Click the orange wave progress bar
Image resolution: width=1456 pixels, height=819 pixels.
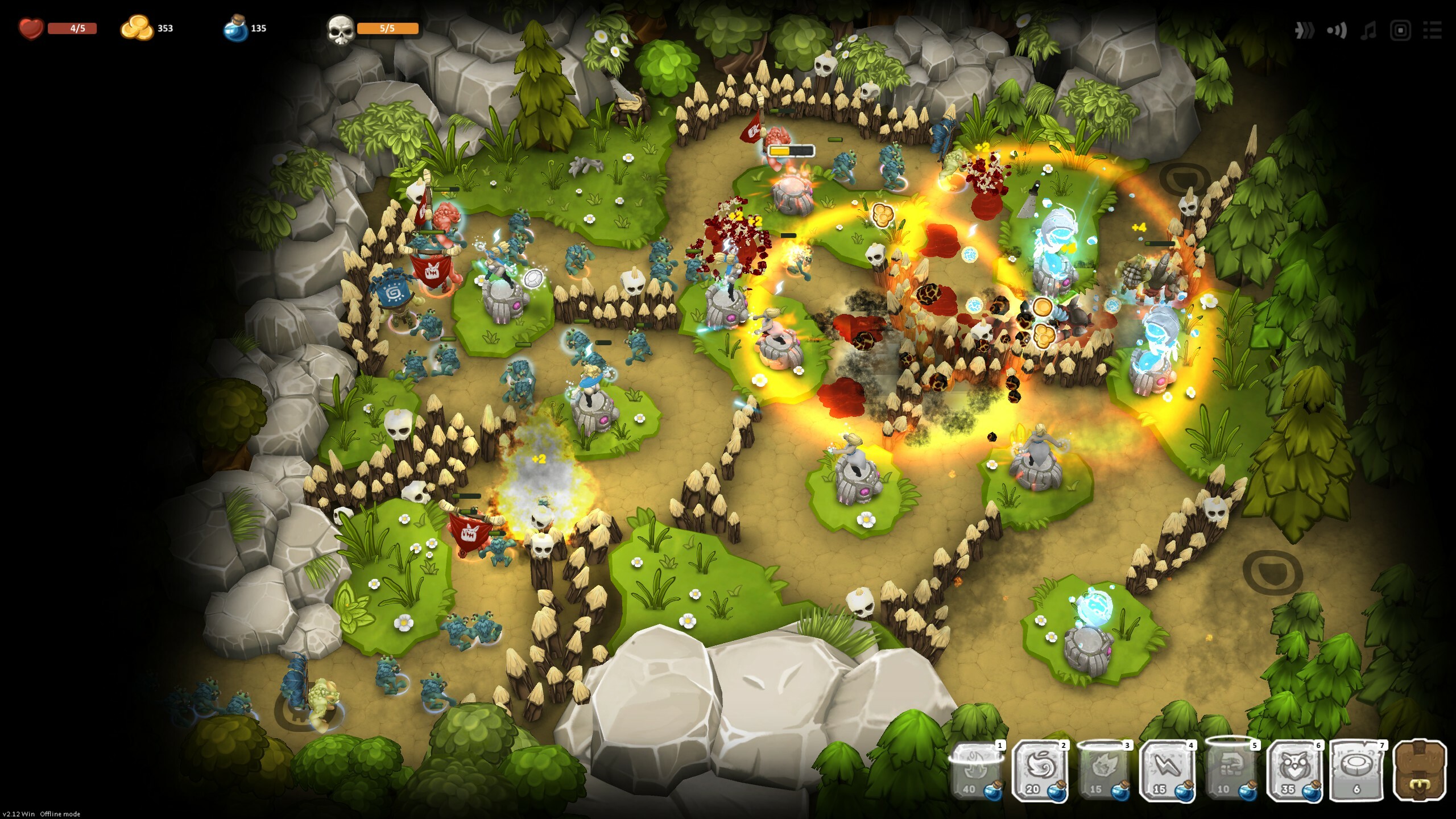387,27
